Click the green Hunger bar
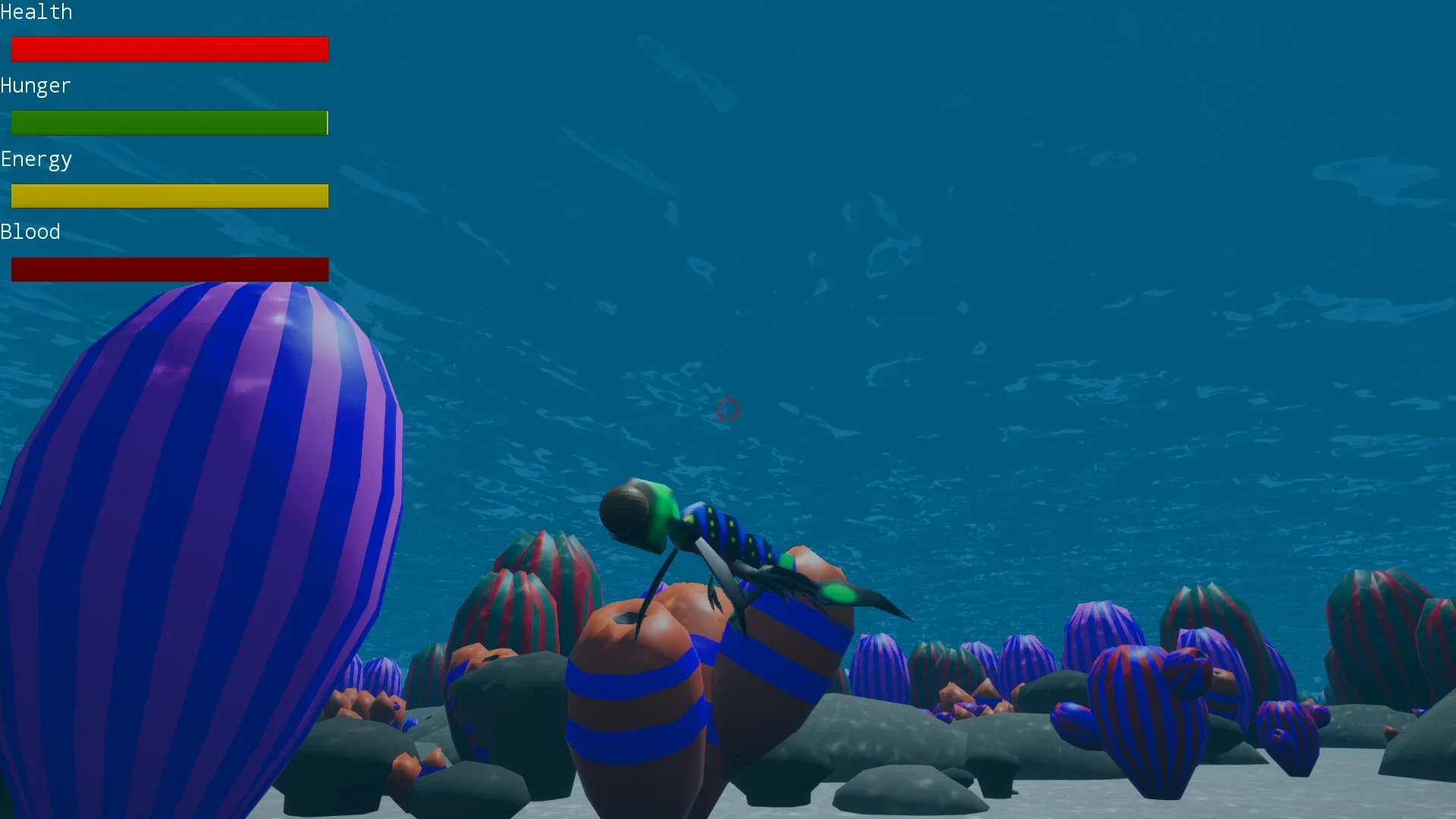Viewport: 1456px width, 819px height. [169, 122]
